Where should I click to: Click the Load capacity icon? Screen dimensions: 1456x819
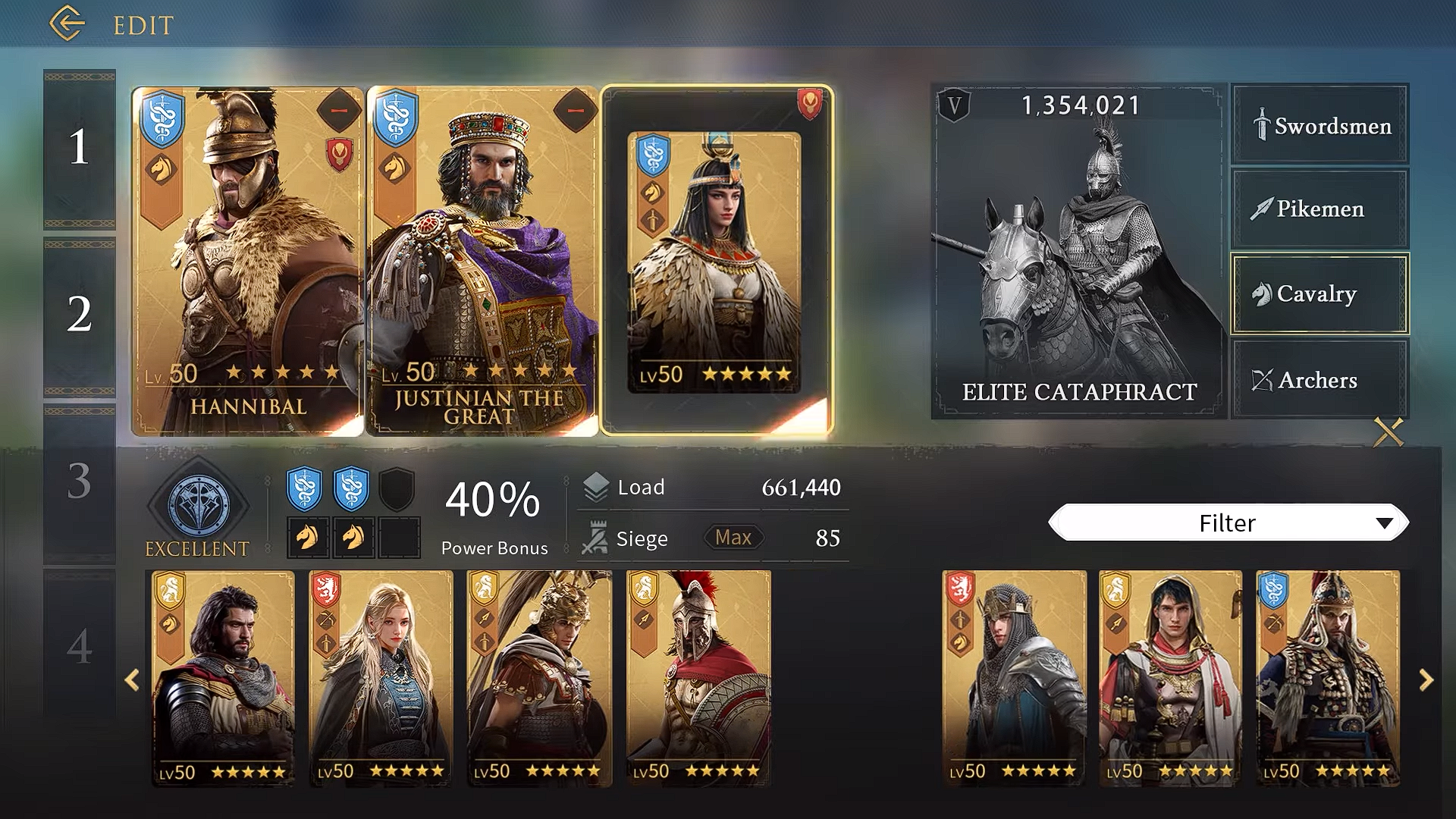(x=595, y=487)
